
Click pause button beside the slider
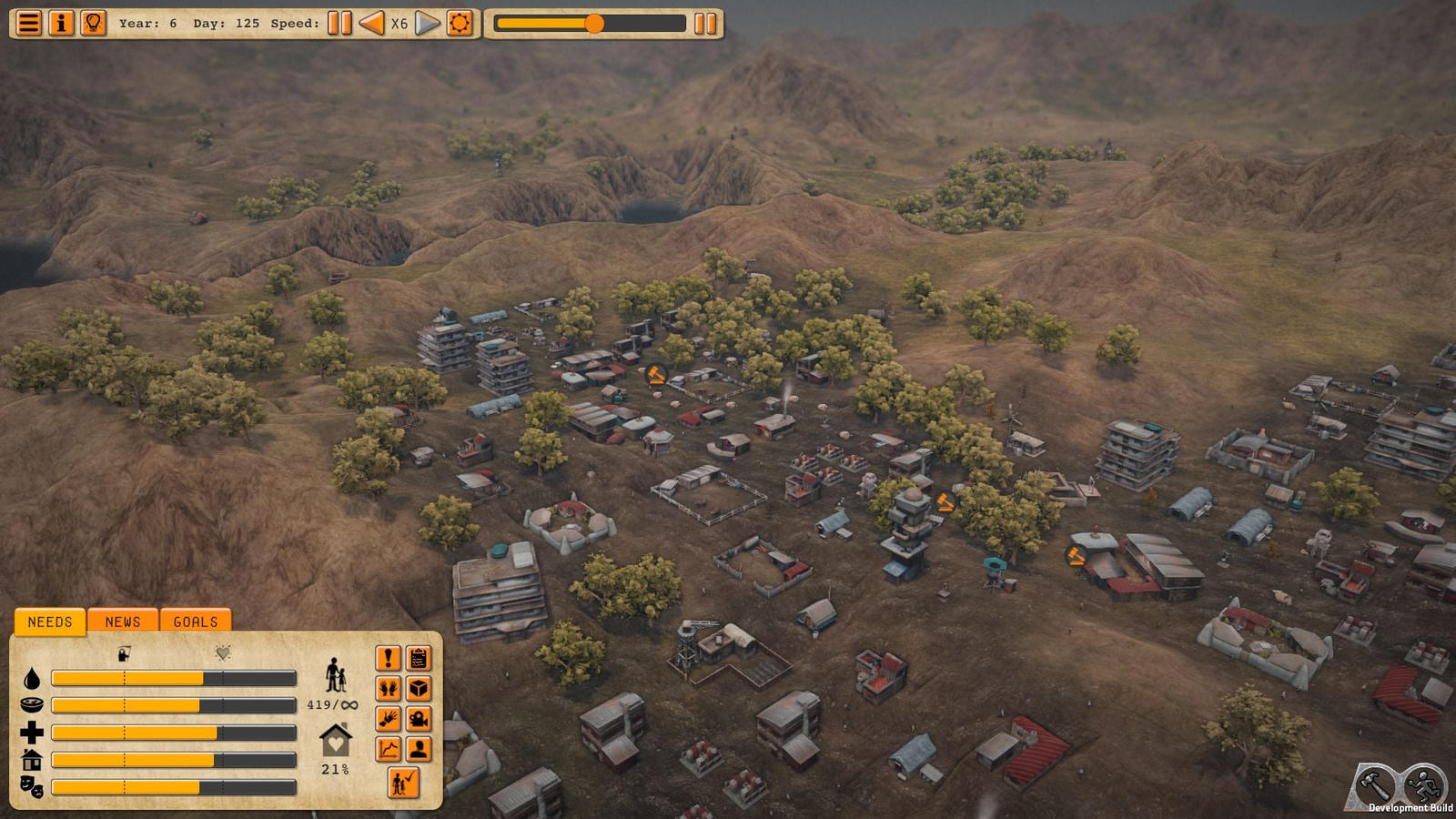click(x=705, y=24)
